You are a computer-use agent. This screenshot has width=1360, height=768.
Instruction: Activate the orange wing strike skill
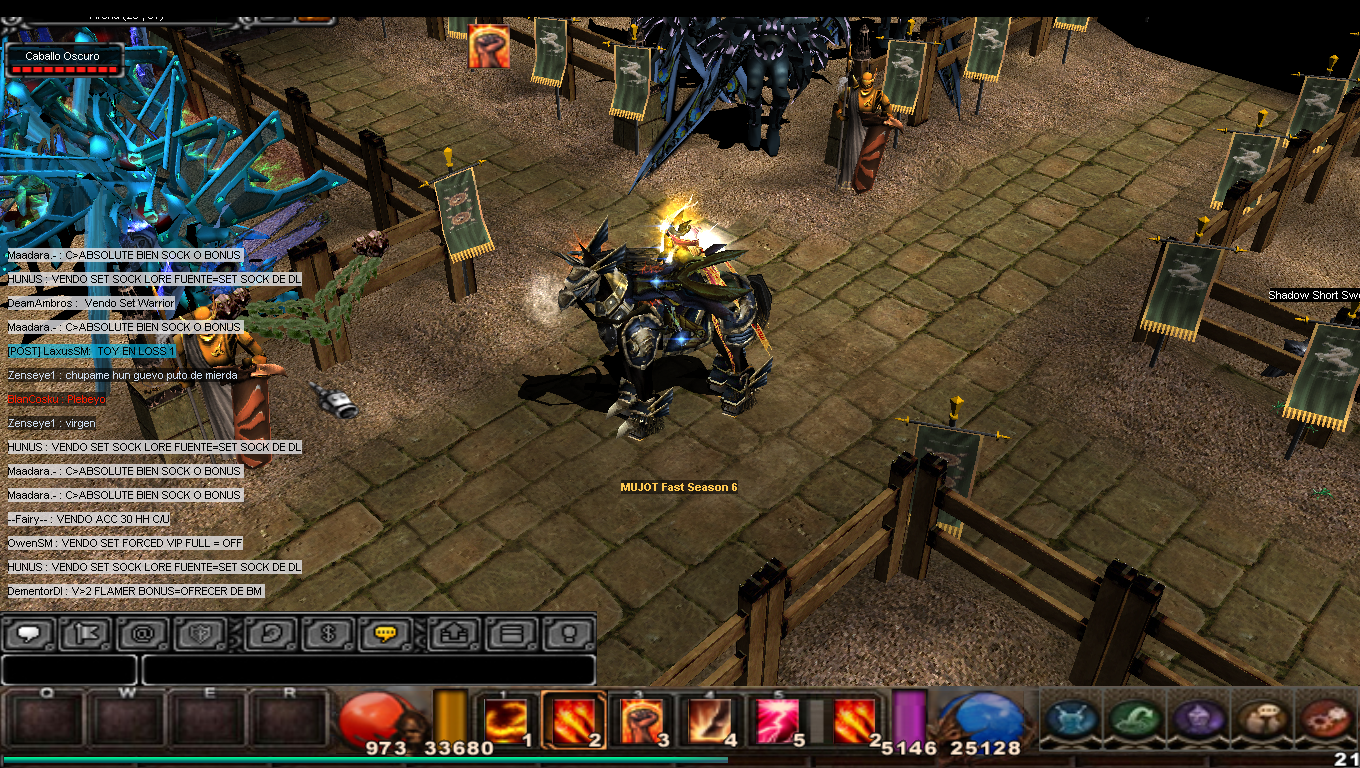pyautogui.click(x=709, y=720)
